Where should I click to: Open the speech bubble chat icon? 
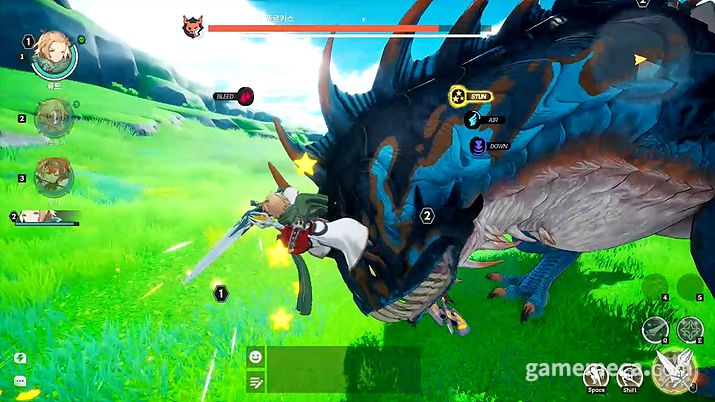(x=20, y=382)
